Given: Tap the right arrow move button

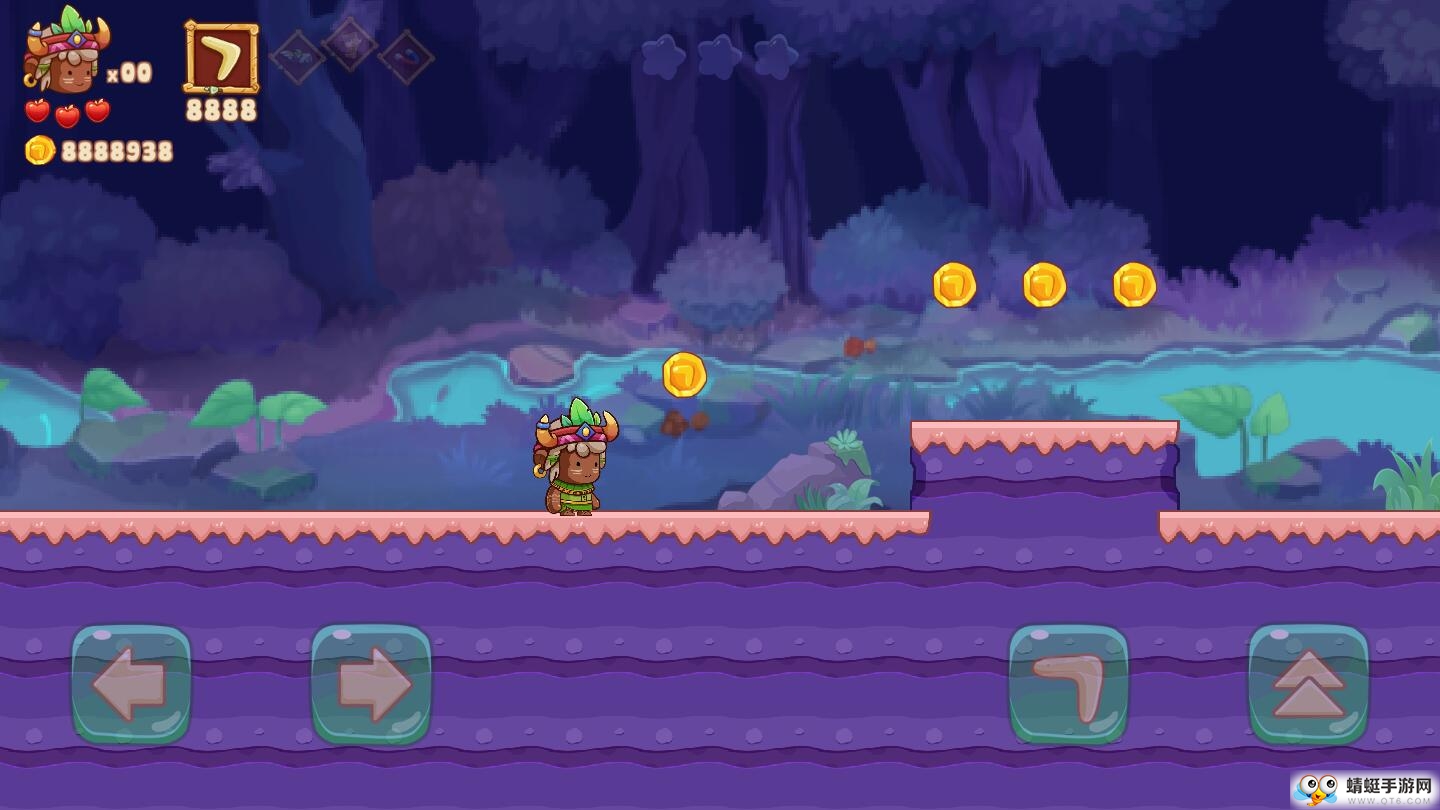Looking at the screenshot, I should (x=371, y=685).
